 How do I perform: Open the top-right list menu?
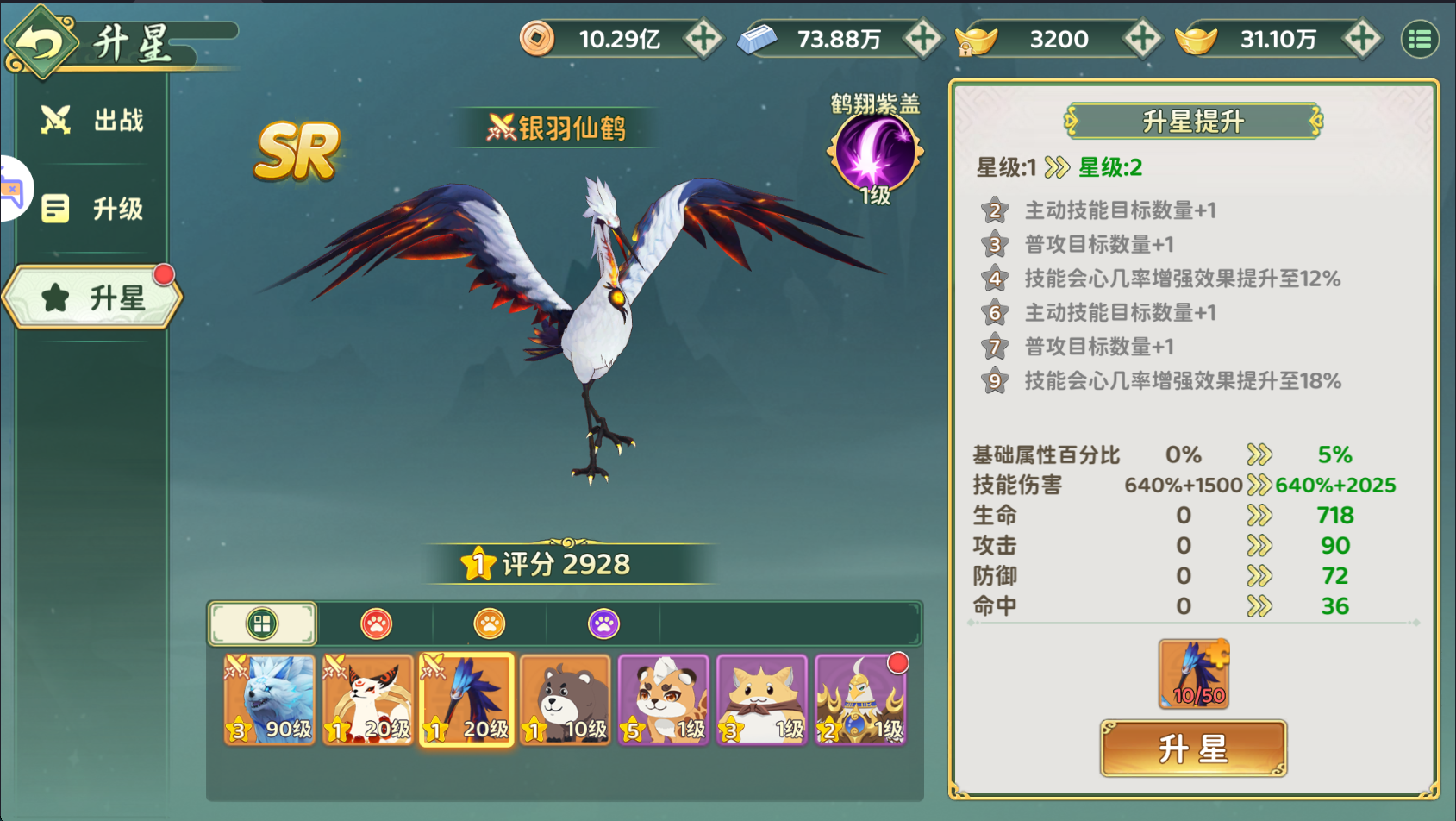(x=1420, y=39)
